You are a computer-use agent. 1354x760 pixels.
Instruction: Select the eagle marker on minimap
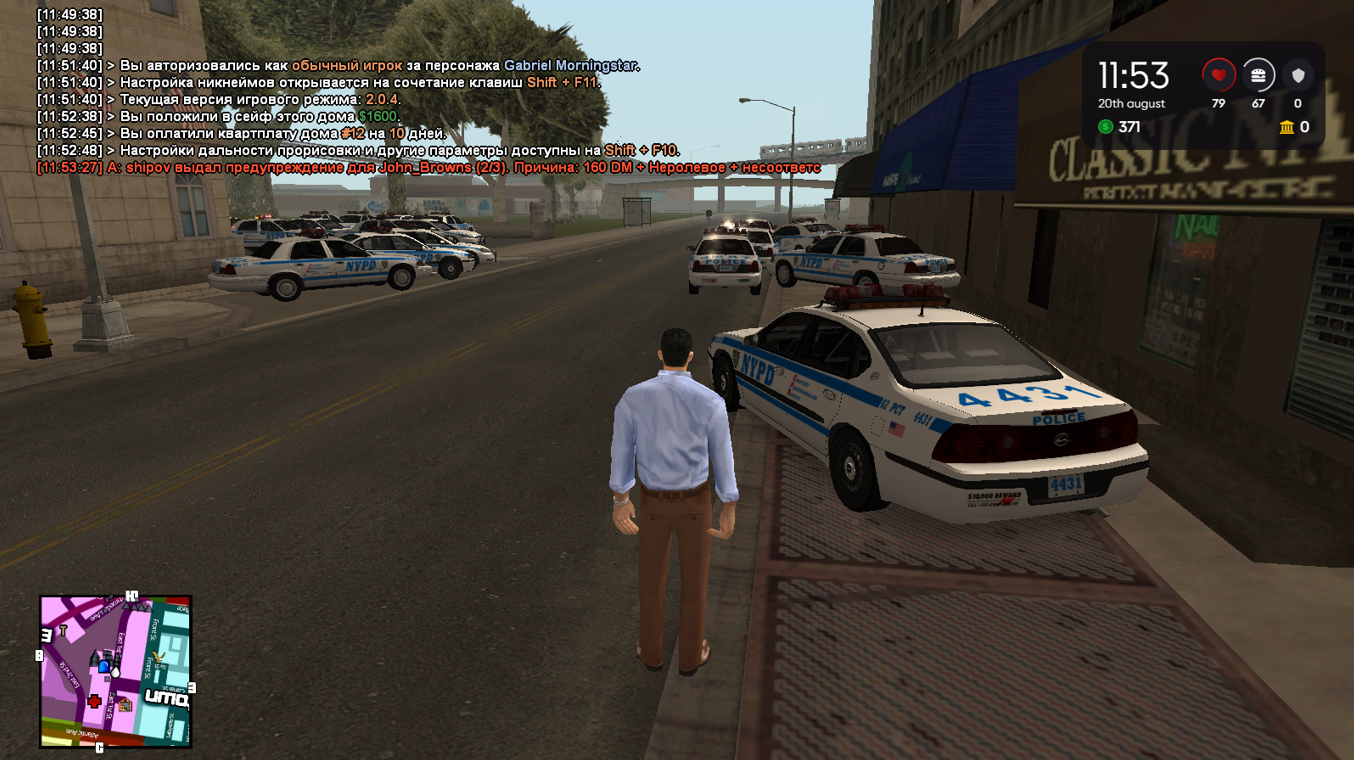(x=157, y=659)
